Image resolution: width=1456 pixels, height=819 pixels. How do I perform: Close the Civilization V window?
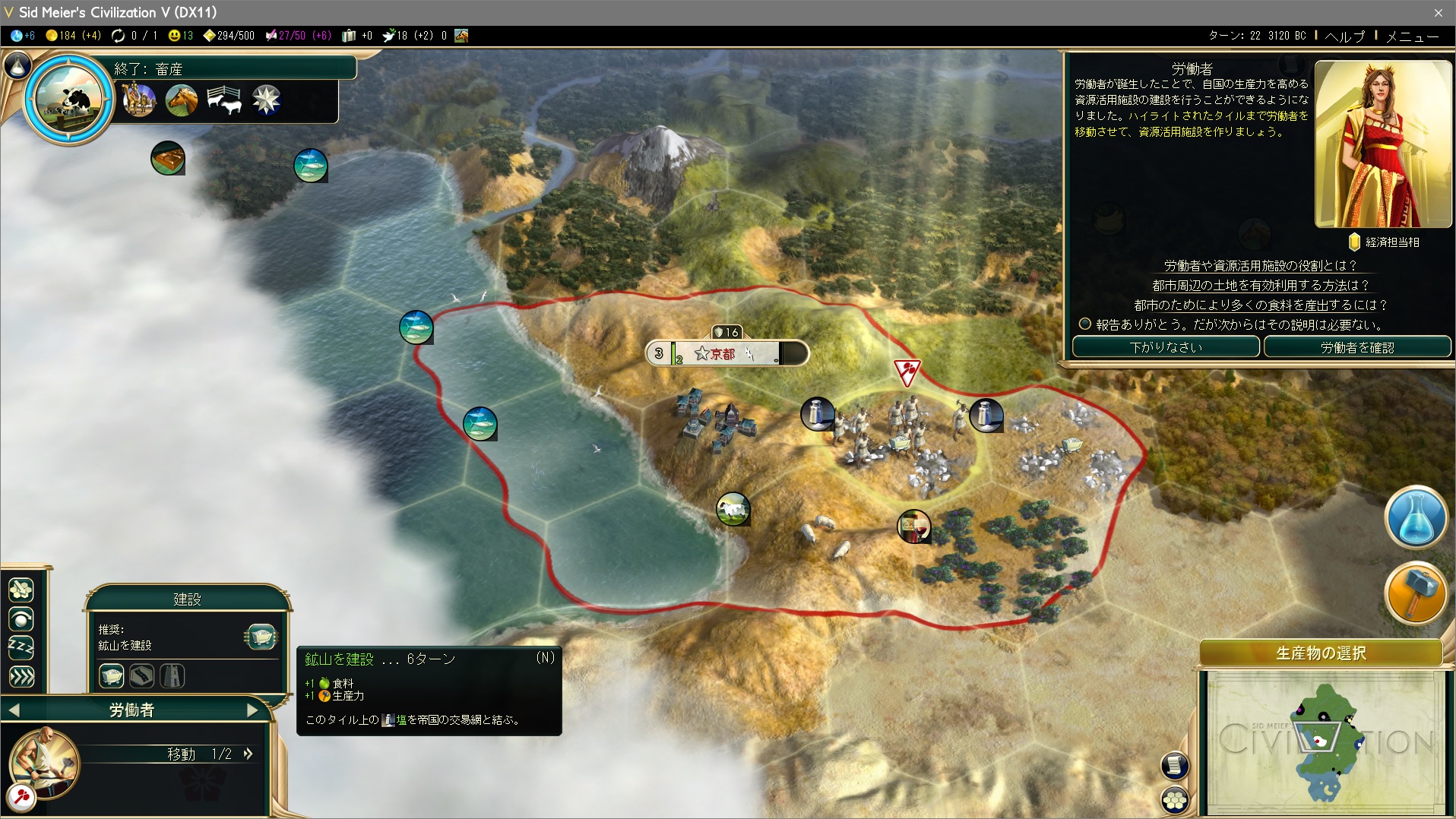(x=1438, y=12)
